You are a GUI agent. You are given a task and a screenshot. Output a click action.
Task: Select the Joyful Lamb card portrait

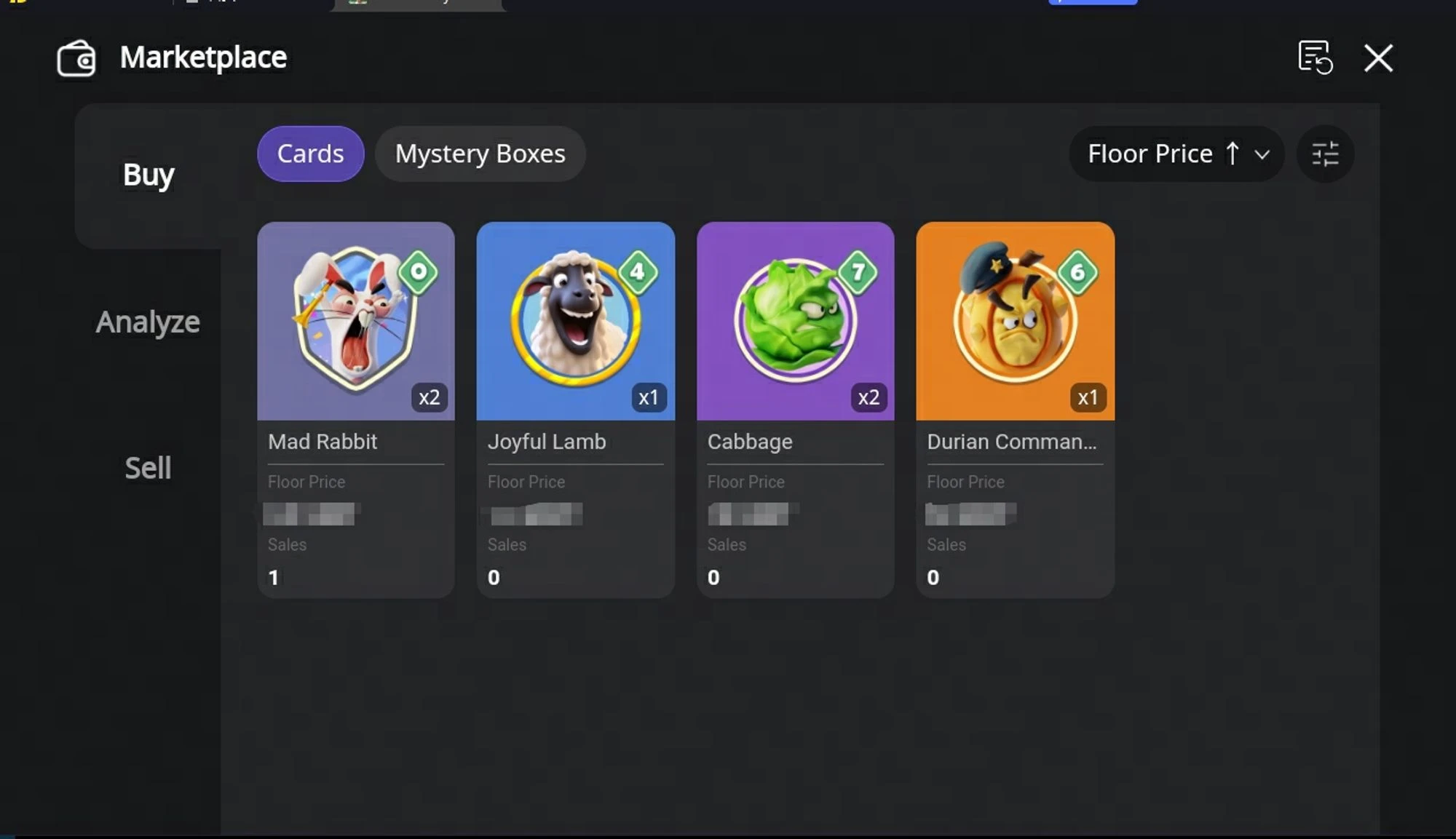coord(575,320)
